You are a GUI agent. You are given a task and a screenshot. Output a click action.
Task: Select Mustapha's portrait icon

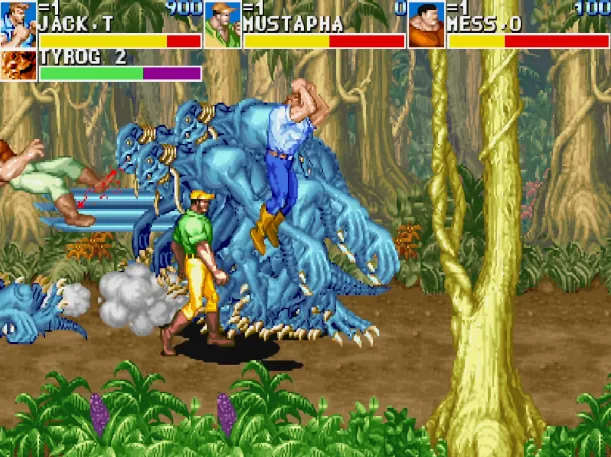pos(222,24)
